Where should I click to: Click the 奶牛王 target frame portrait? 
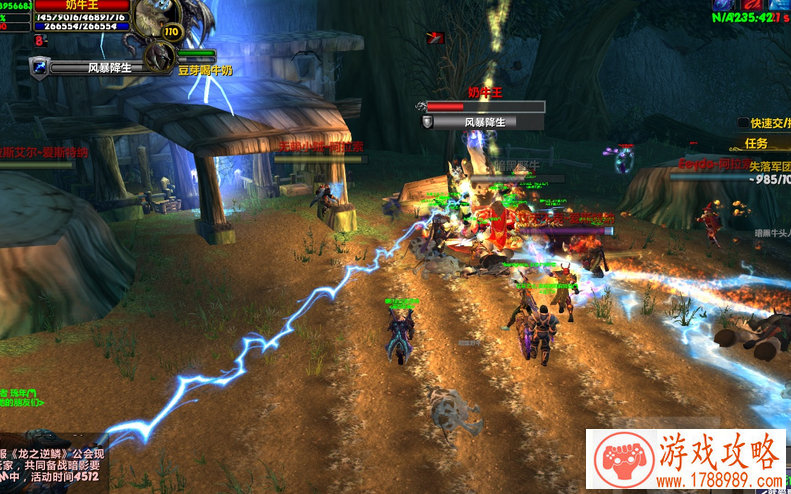click(x=160, y=18)
